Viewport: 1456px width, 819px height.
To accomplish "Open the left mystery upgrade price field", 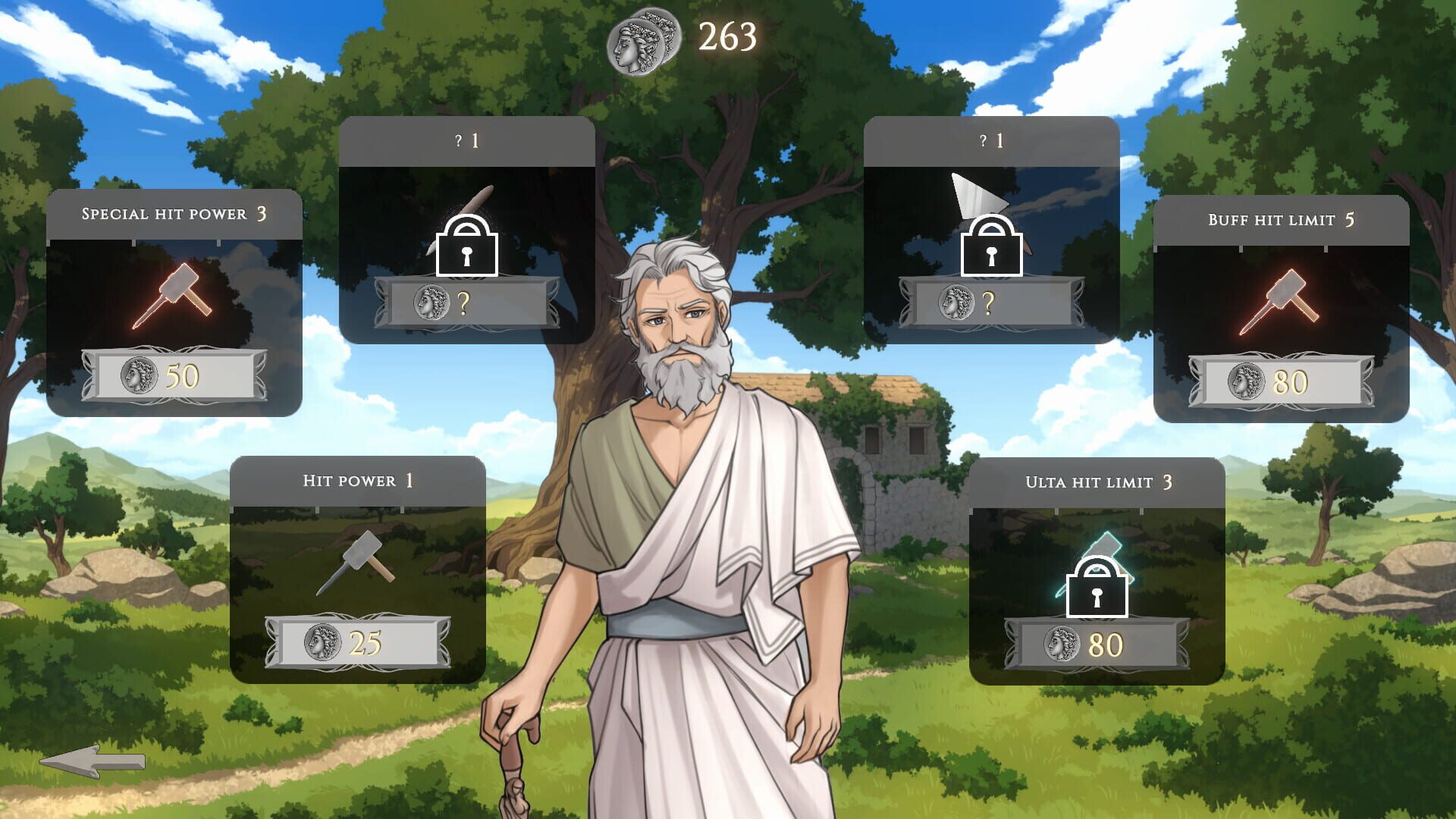I will (466, 302).
